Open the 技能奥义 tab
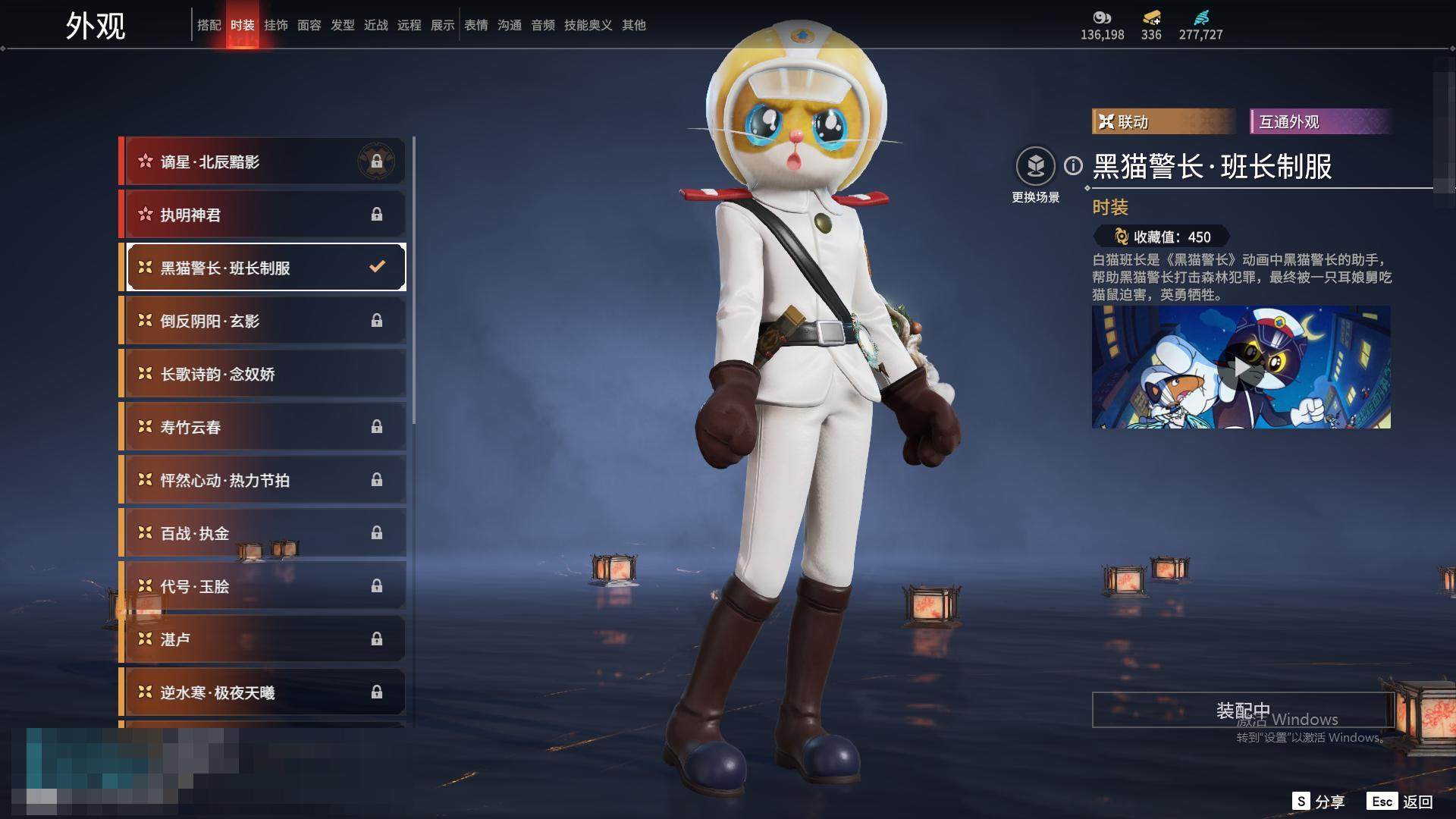This screenshot has height=819, width=1456. (x=588, y=25)
